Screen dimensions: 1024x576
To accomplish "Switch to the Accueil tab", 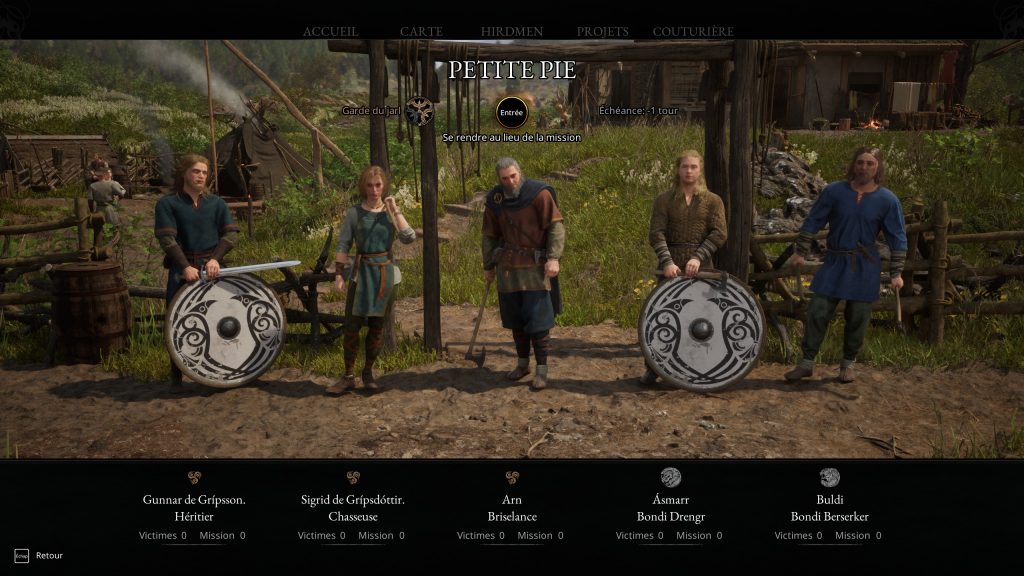I will 331,32.
